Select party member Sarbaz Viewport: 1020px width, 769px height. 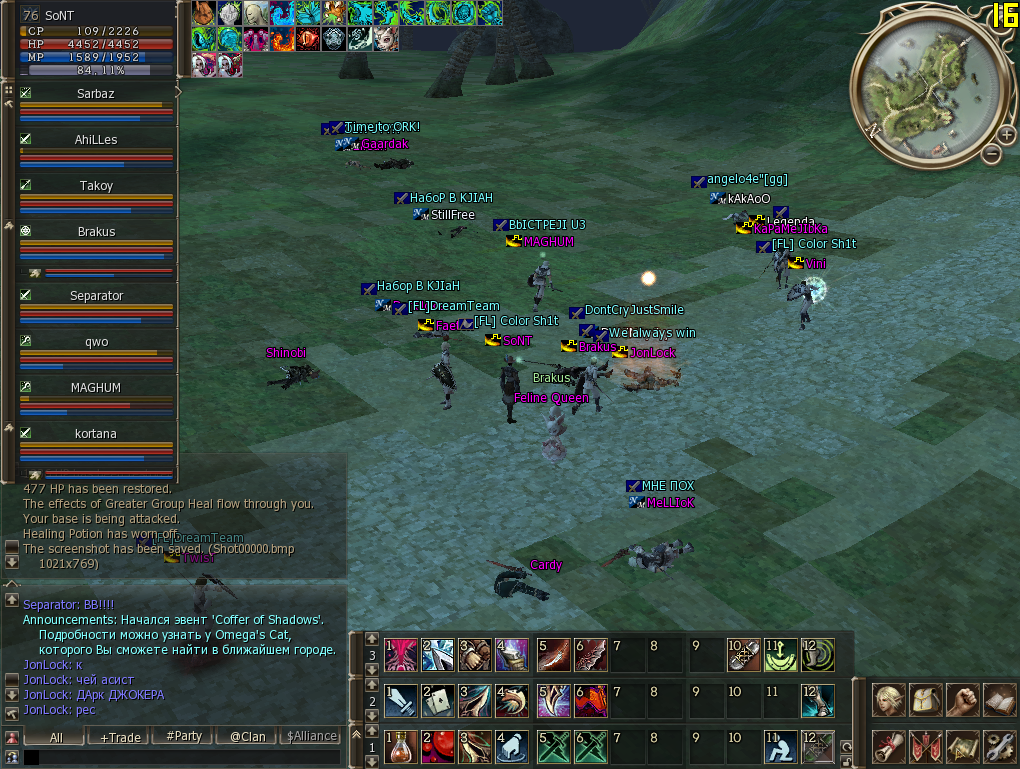96,94
